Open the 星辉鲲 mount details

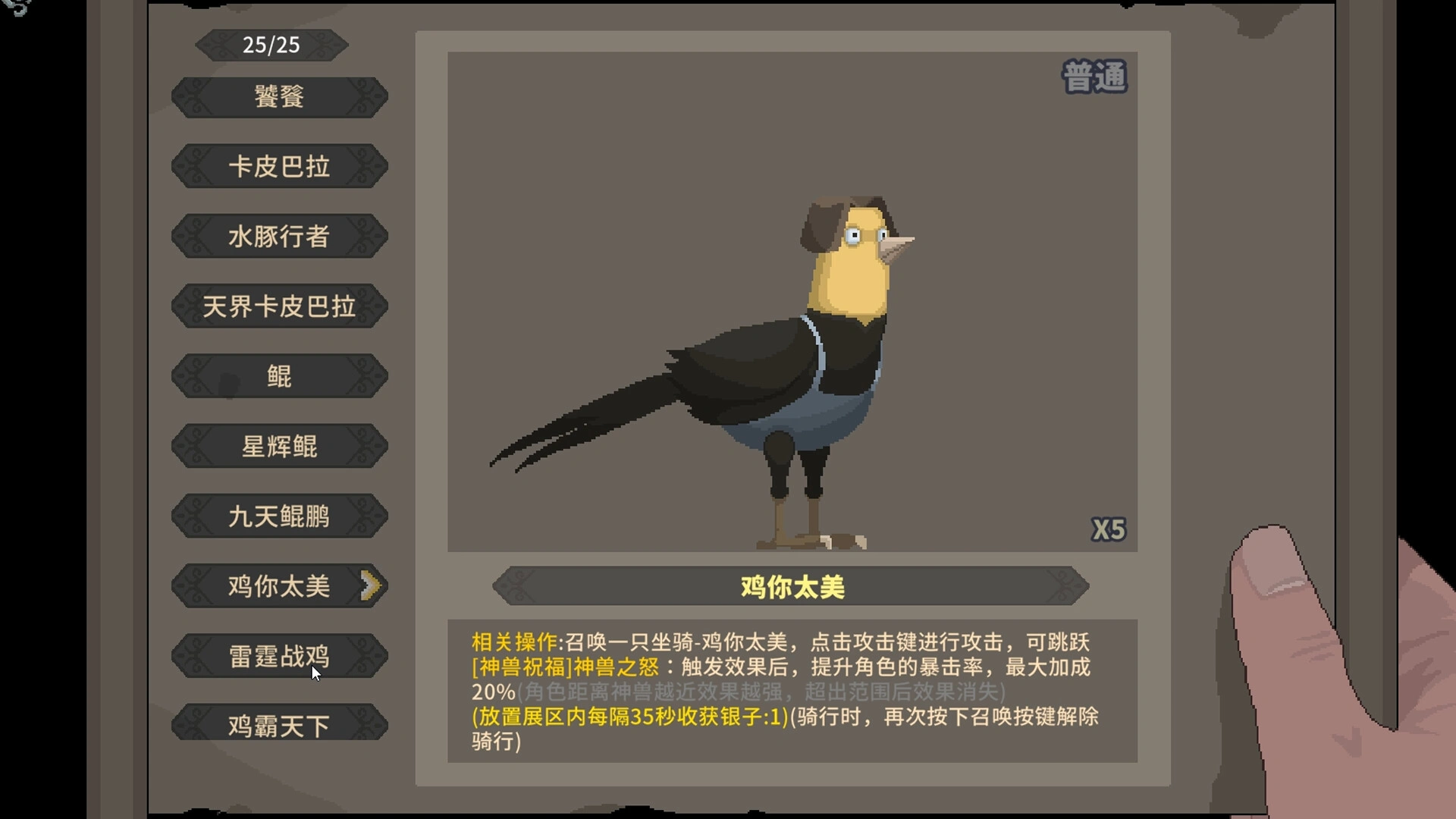(278, 446)
